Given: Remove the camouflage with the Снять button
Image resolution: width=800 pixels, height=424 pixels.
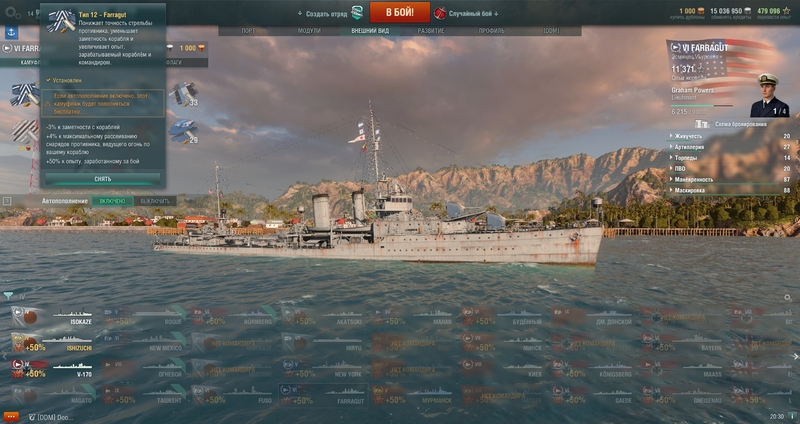Looking at the screenshot, I should (x=102, y=179).
